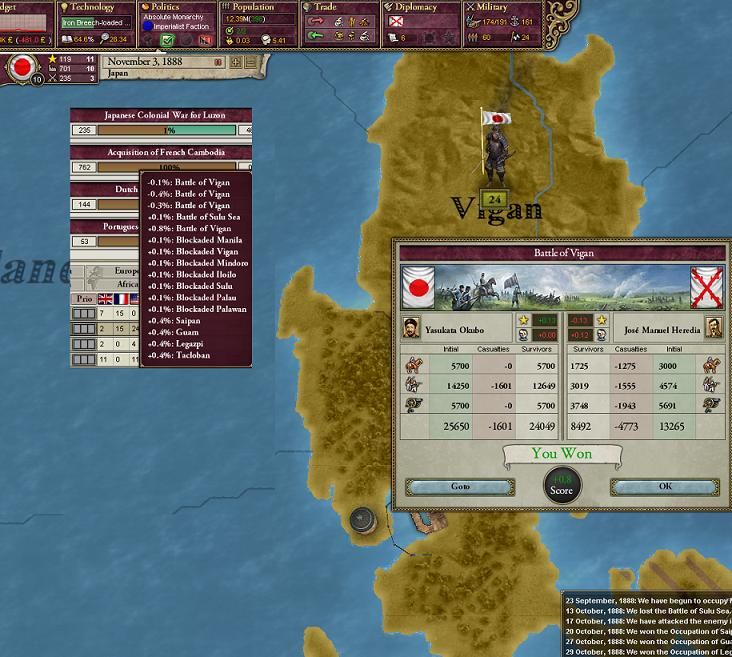Select the Japanese Colonial War for Luzon entry
Screen dimensions: 732x657
(160, 115)
